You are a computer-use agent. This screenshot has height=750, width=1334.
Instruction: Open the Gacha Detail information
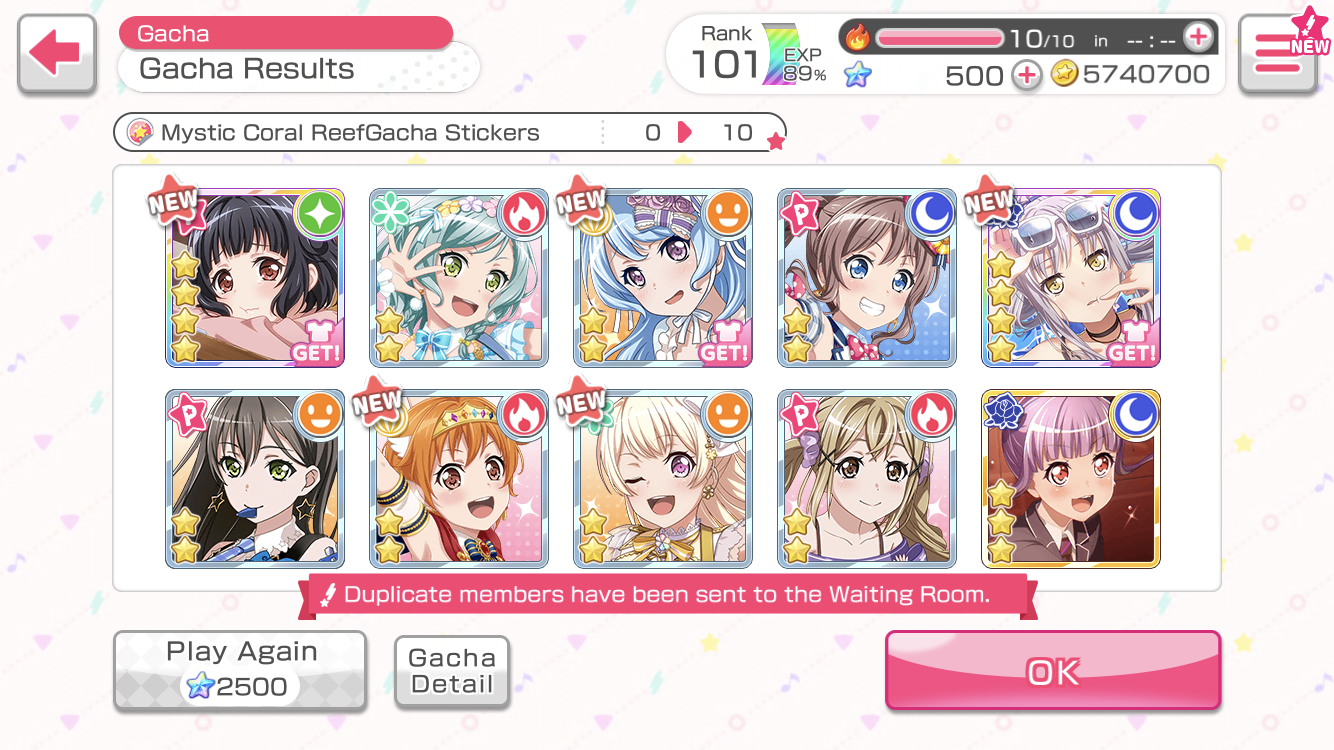(x=452, y=672)
